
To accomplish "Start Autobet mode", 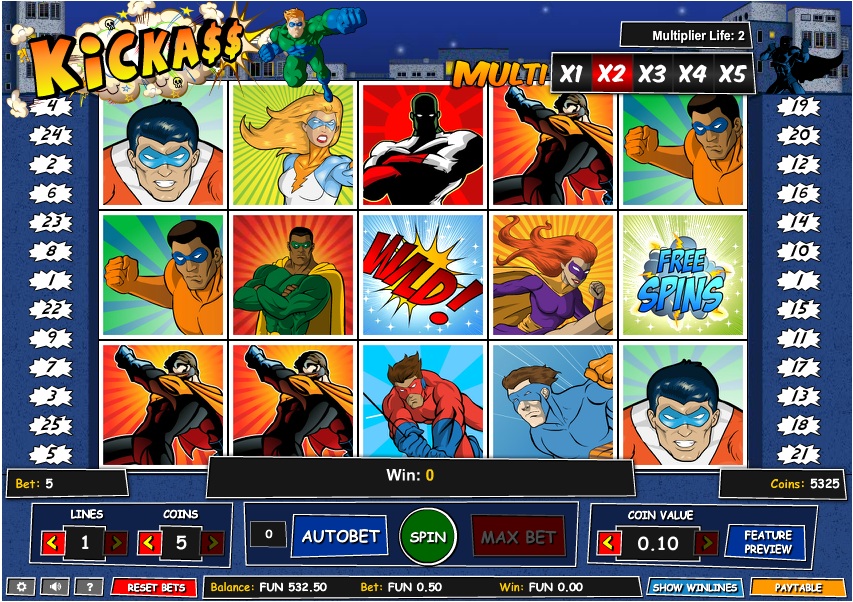I will 340,536.
